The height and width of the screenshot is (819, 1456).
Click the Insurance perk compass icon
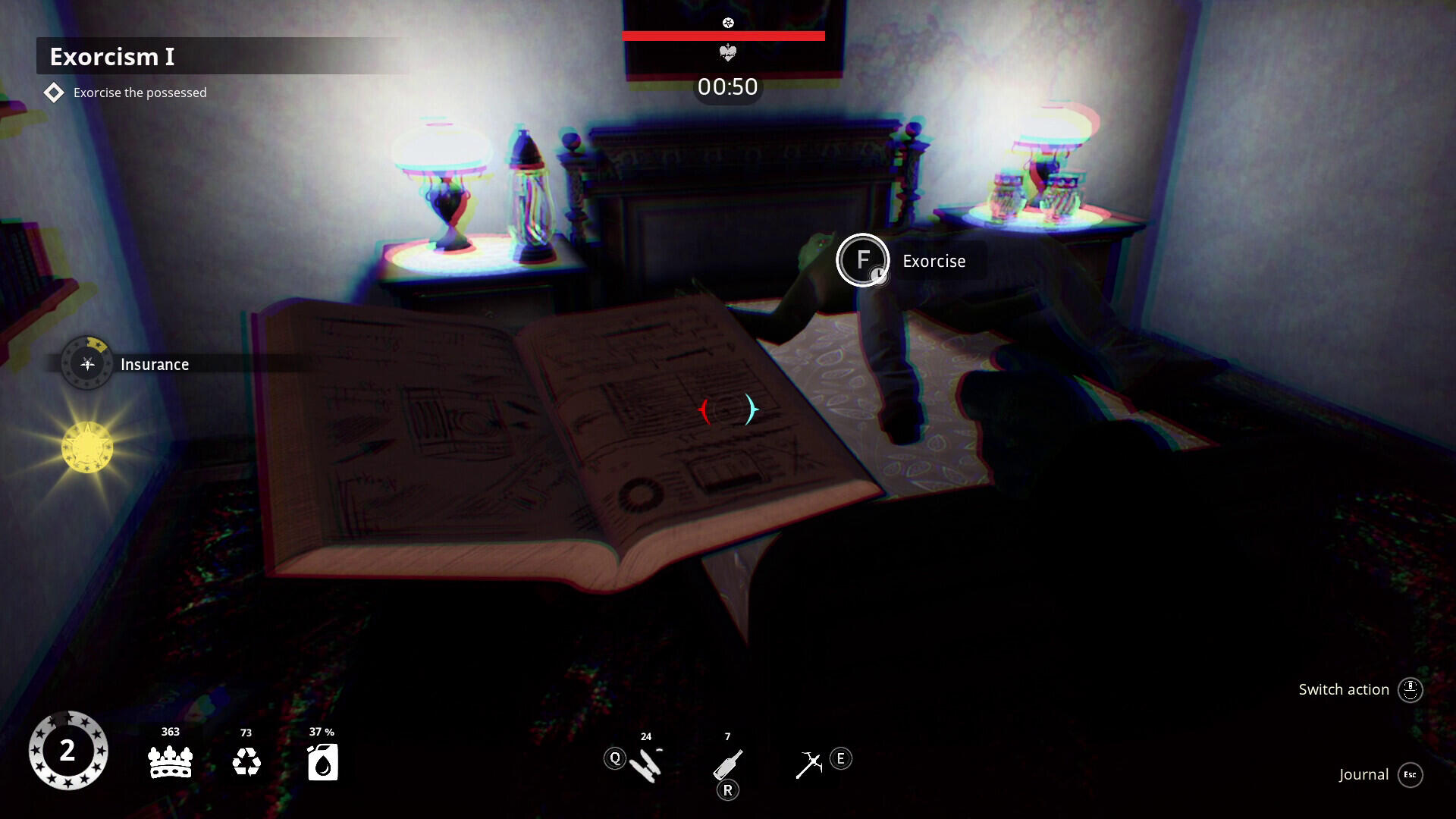click(86, 362)
